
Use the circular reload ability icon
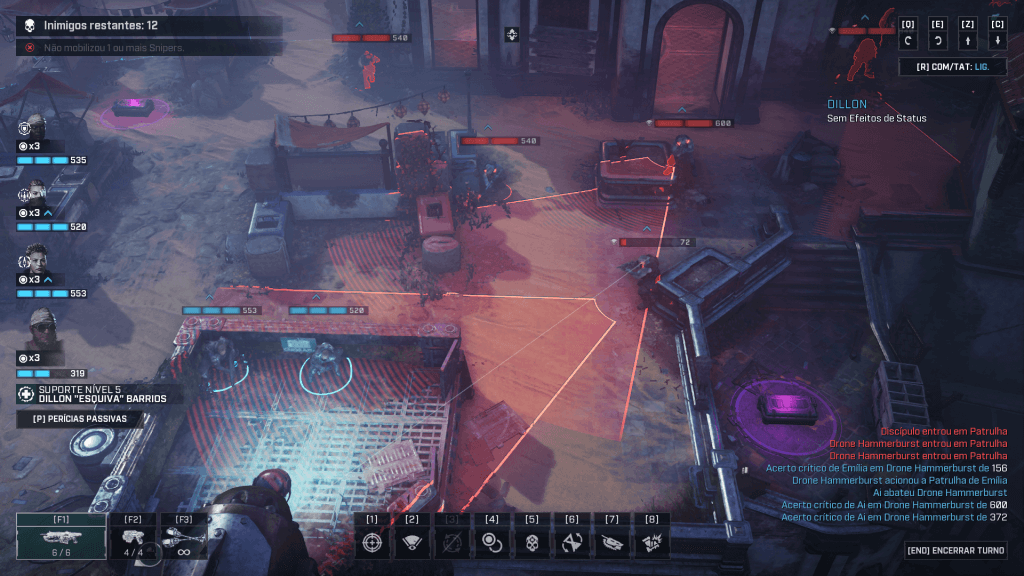(492, 542)
